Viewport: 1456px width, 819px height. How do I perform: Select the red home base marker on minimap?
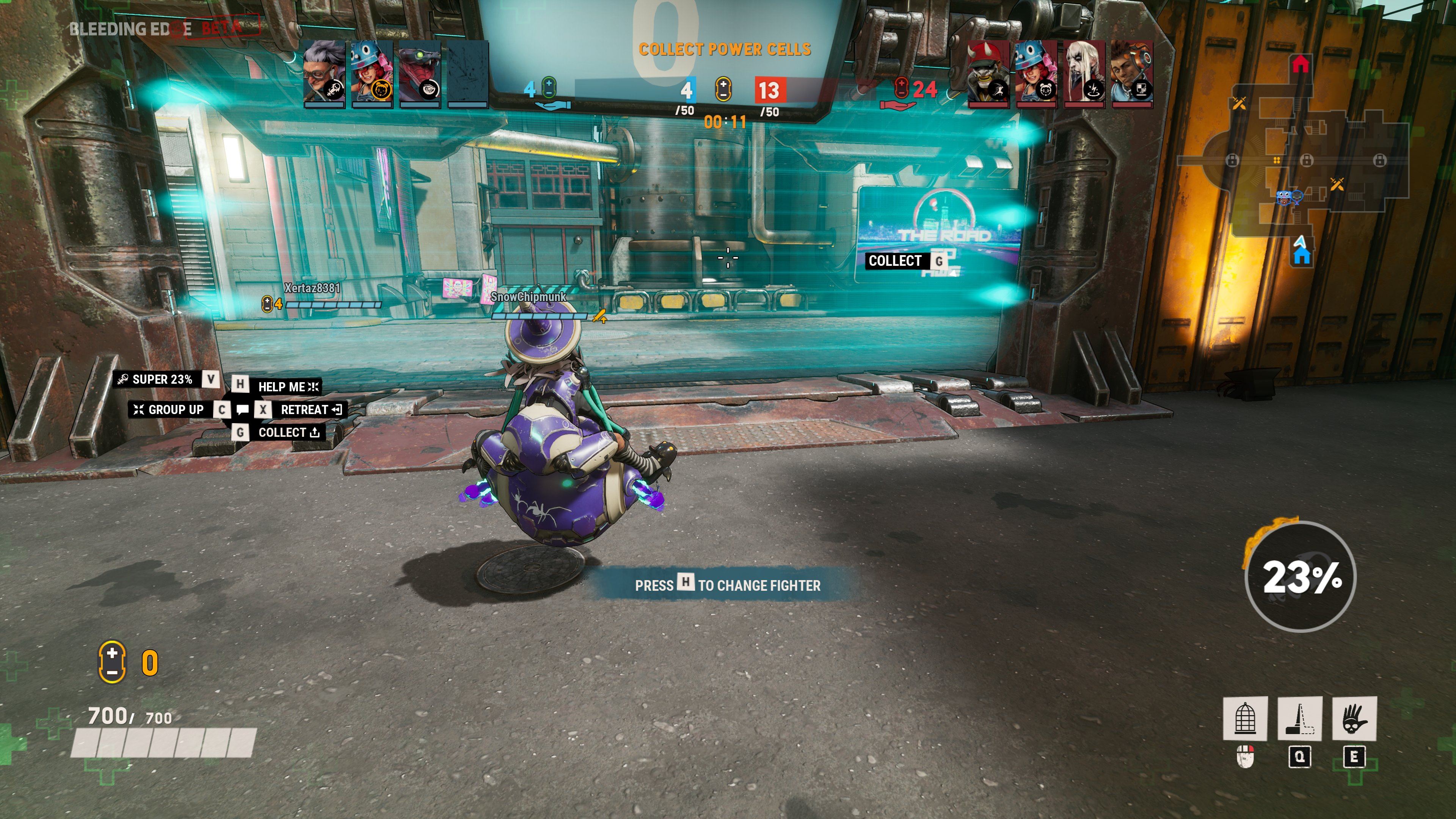click(1301, 64)
